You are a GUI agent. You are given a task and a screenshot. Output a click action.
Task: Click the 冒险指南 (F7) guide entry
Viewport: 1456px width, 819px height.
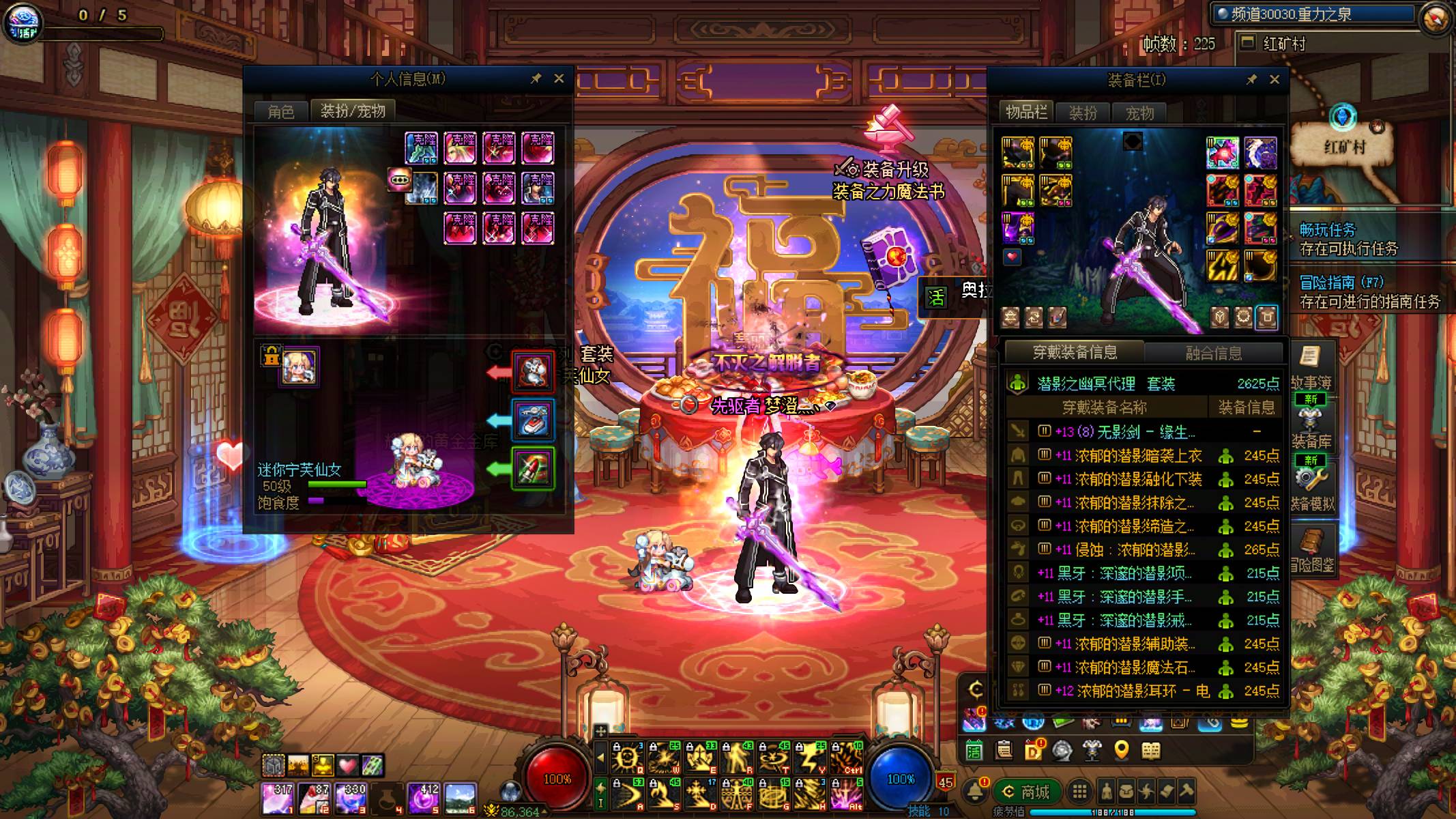(1369, 291)
